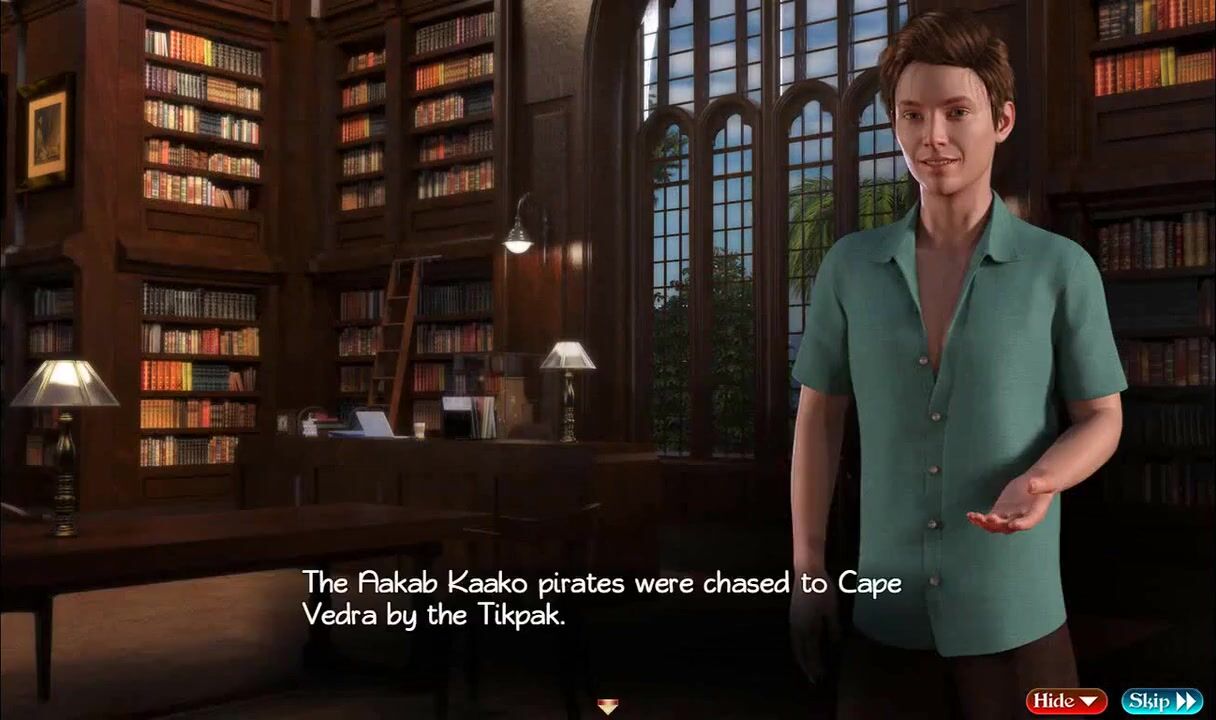Hide the dialogue text with Hide button
The width and height of the screenshot is (1216, 720).
[x=1065, y=701]
